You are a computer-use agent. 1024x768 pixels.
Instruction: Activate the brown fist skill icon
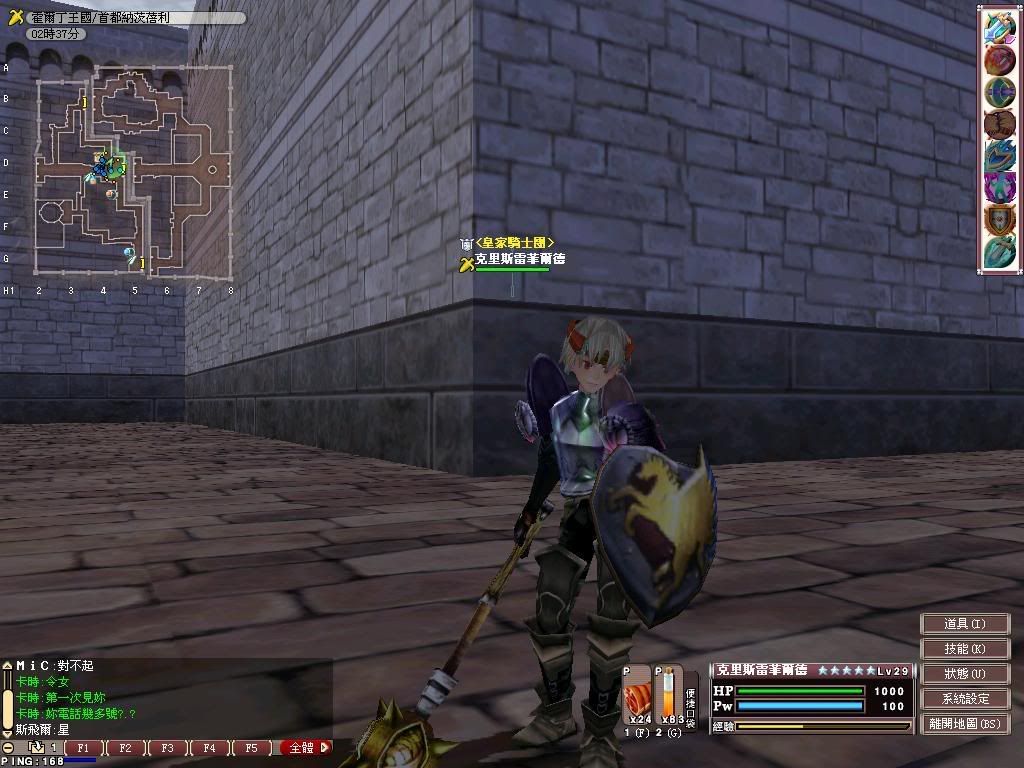click(x=1000, y=124)
